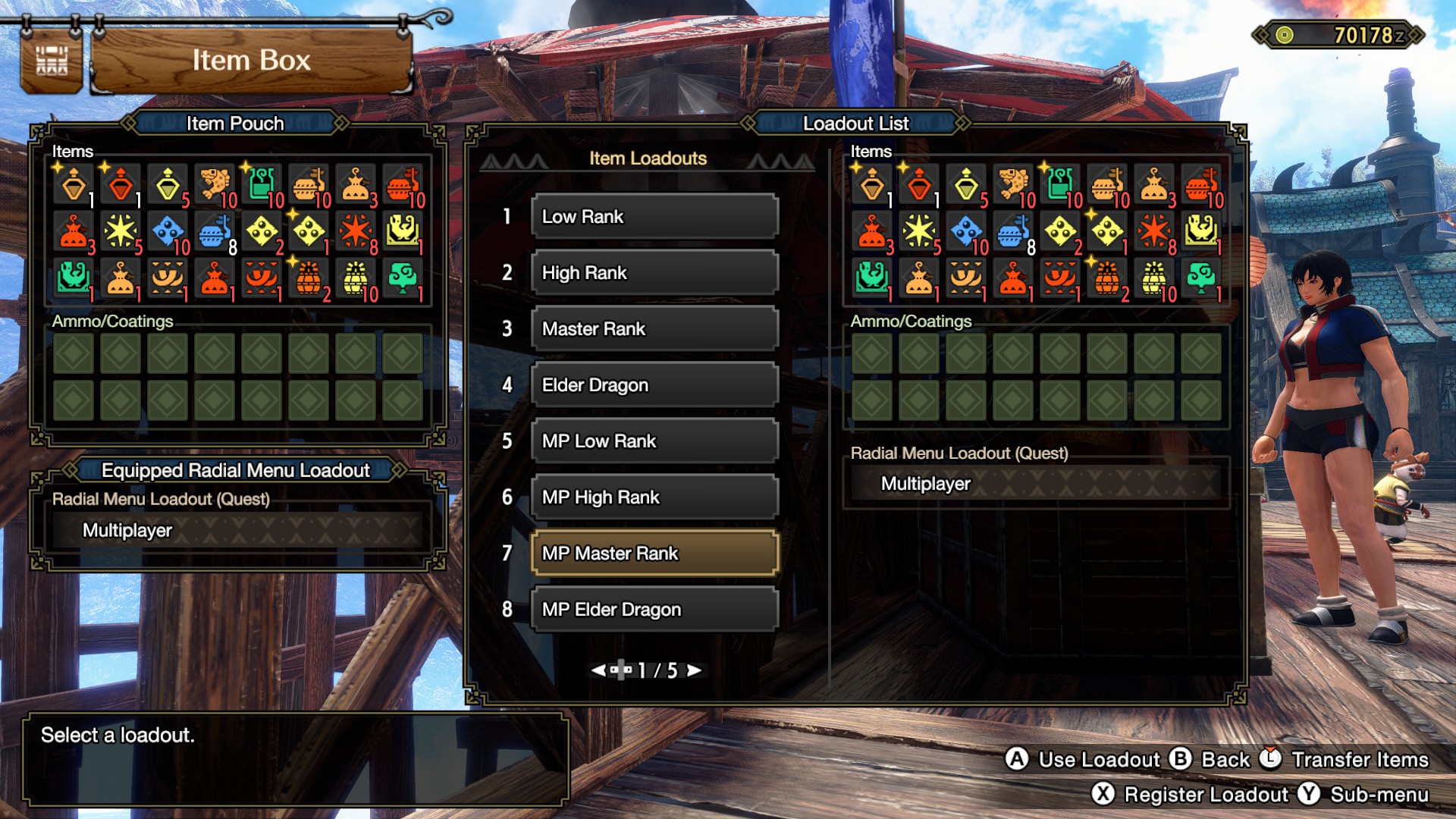Screen dimensions: 1456x819
Task: Open the Item Box chest icon
Action: pyautogui.click(x=52, y=61)
